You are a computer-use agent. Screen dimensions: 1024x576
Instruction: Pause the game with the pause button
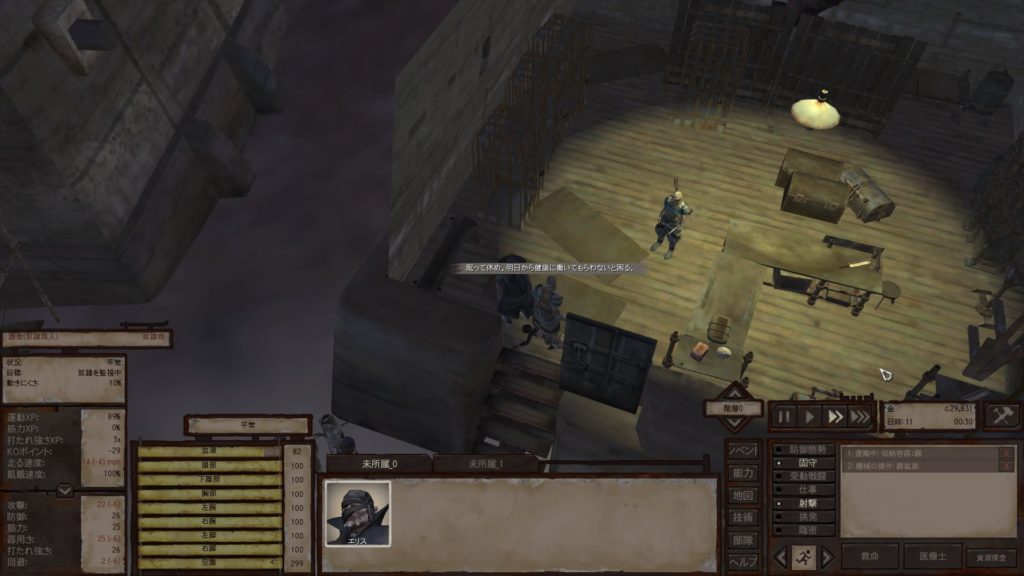point(785,416)
